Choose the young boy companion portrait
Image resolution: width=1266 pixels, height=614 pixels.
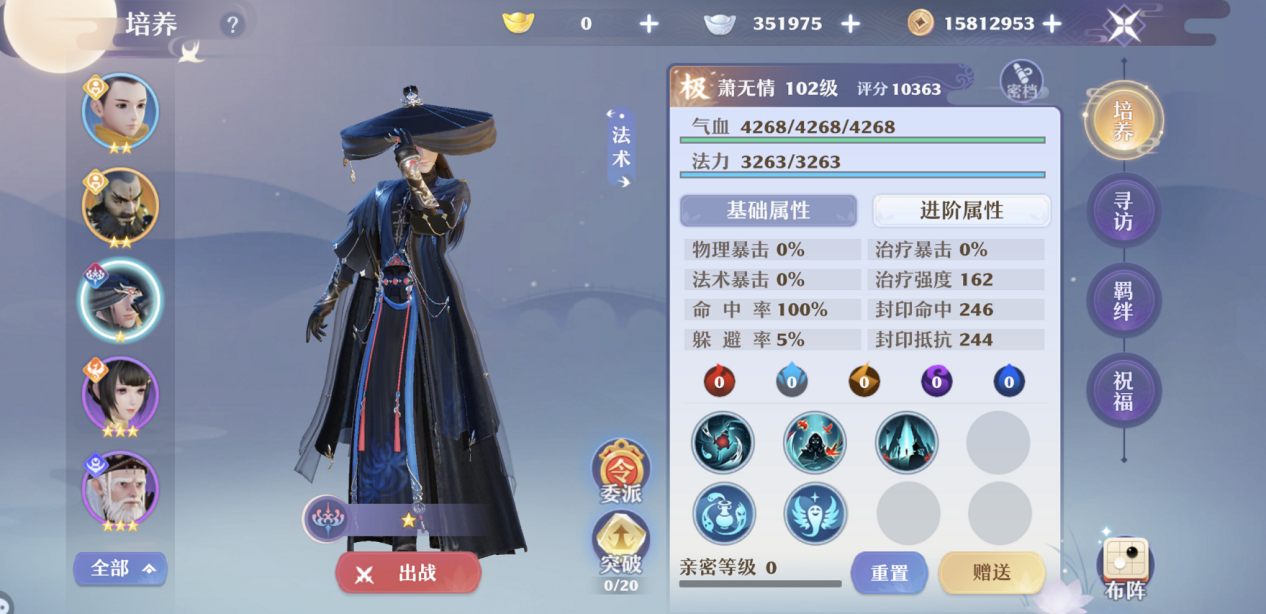[120, 111]
